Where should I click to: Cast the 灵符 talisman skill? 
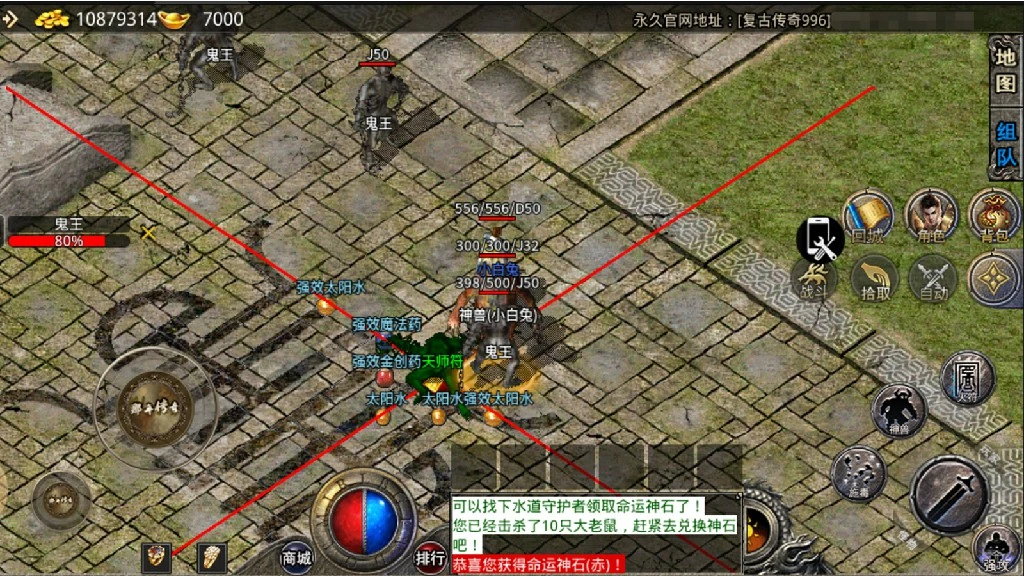[967, 379]
